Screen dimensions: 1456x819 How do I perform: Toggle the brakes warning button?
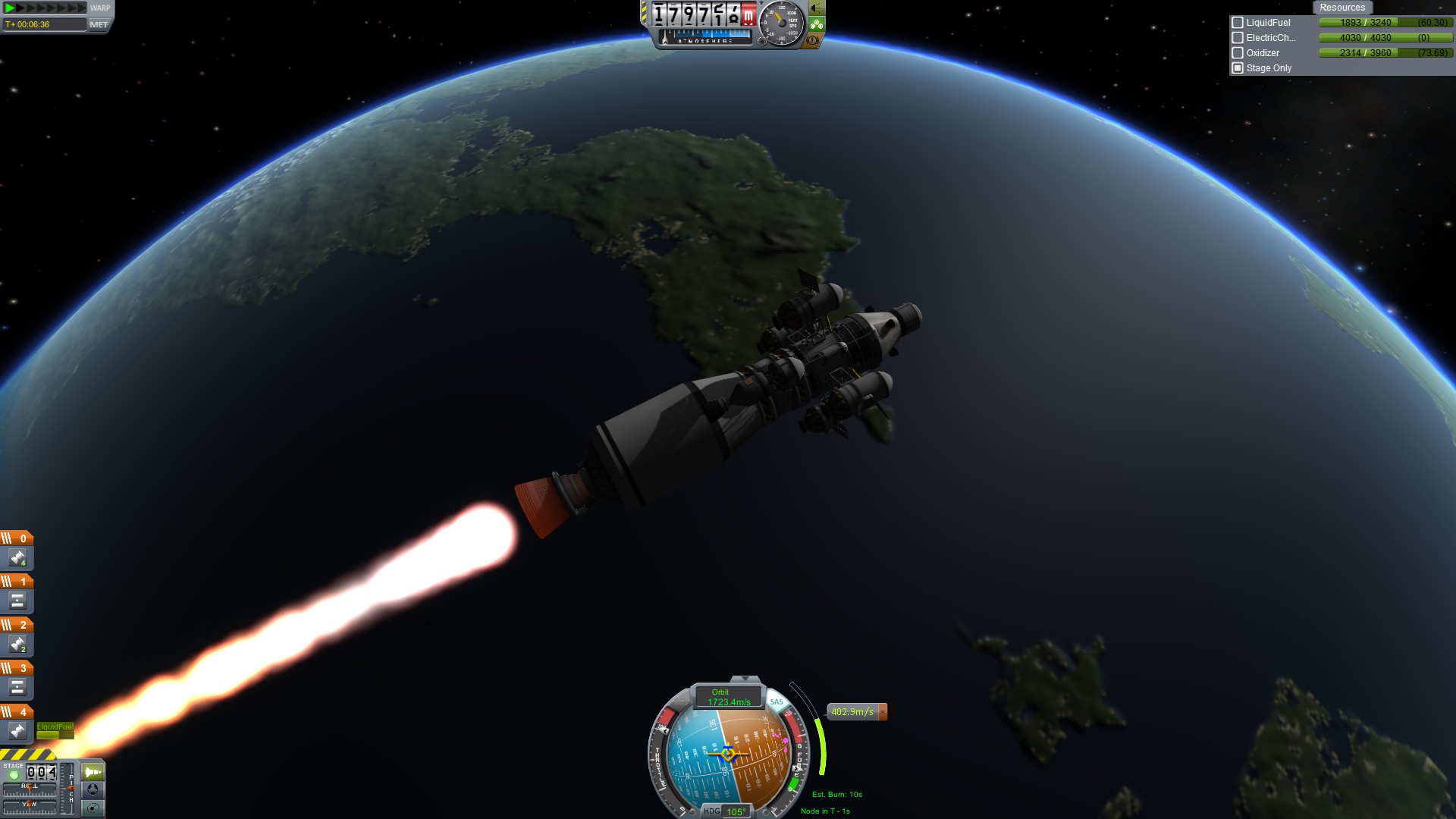coord(813,40)
